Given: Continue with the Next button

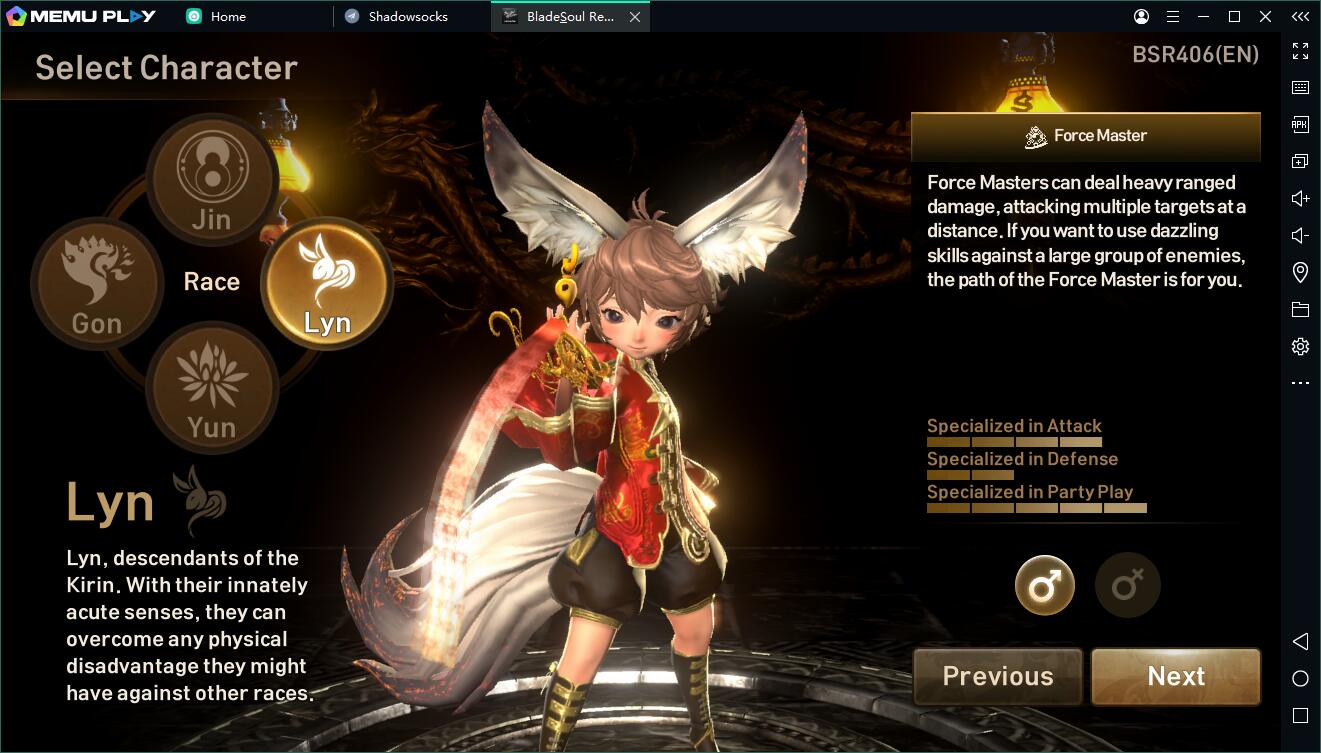Looking at the screenshot, I should (x=1175, y=677).
